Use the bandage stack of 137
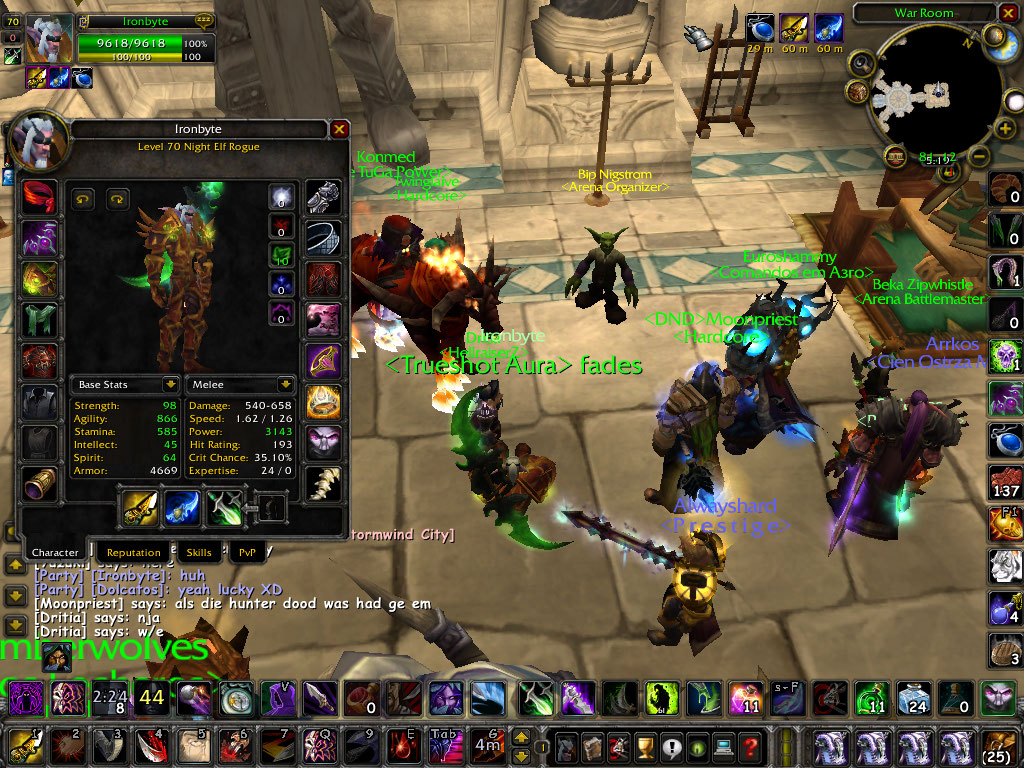This screenshot has height=768, width=1024. (1004, 482)
